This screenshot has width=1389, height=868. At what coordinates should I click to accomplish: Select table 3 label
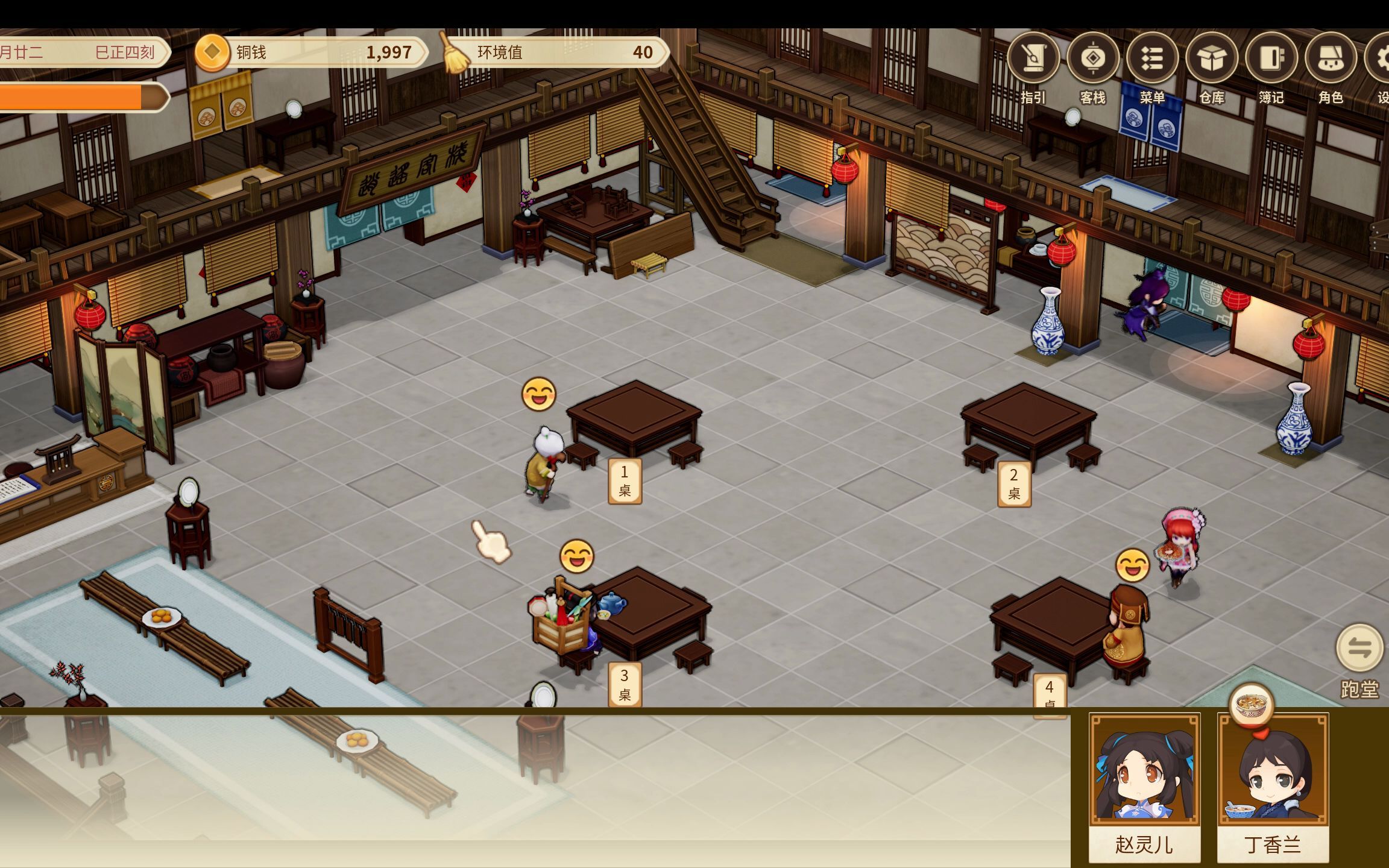pyautogui.click(x=625, y=684)
